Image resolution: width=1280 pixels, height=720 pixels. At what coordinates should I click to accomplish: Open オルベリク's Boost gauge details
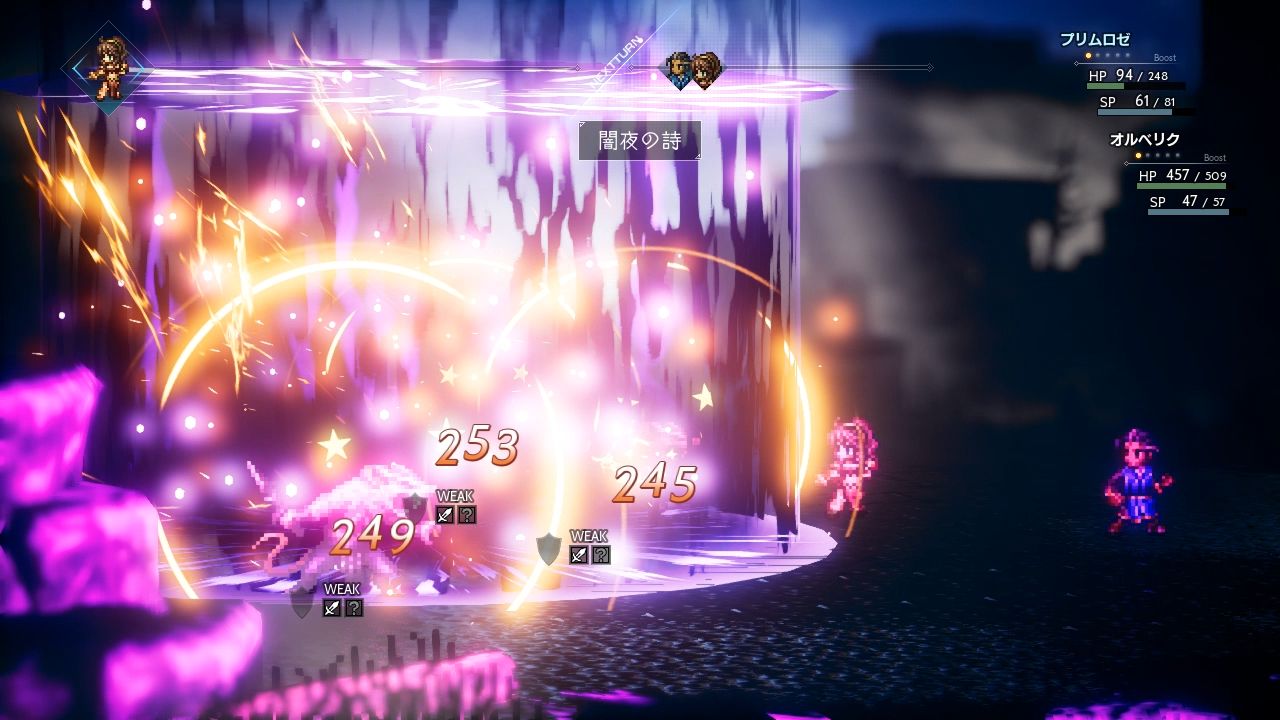[1213, 158]
